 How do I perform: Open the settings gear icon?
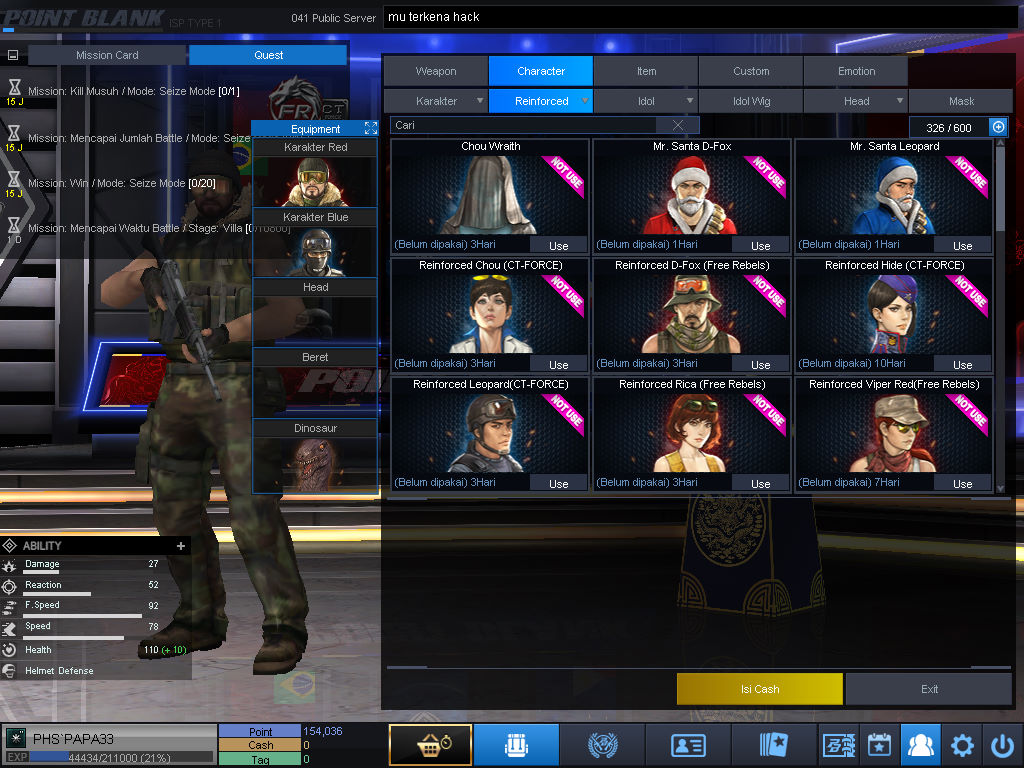(962, 745)
